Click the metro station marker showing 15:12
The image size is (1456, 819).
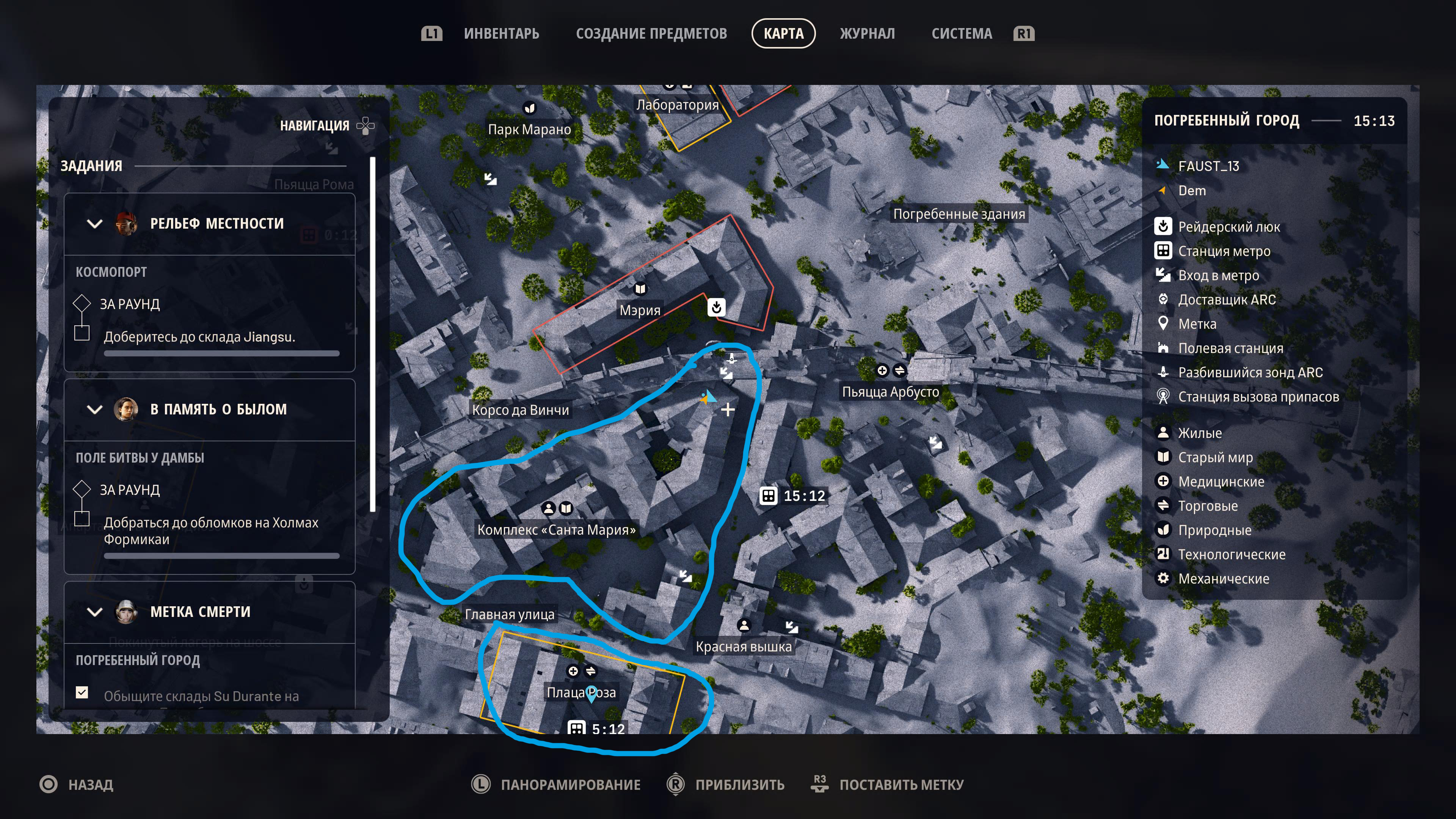768,496
